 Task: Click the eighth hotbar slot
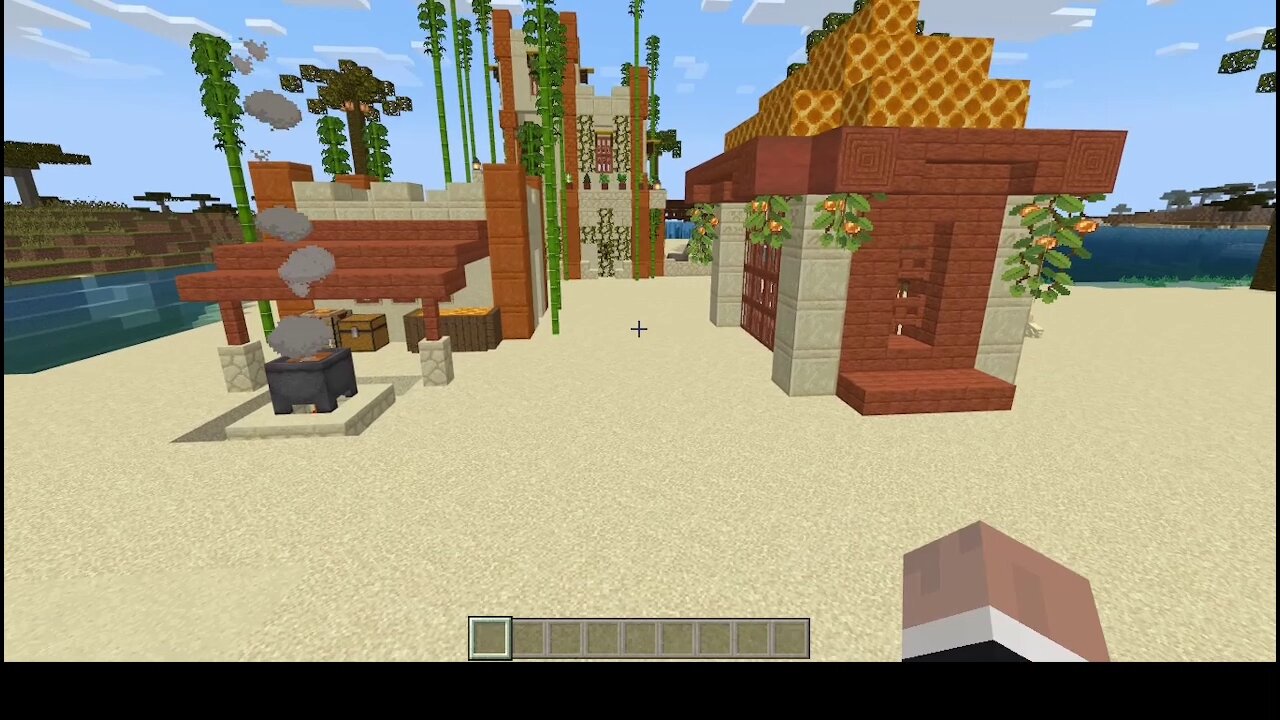751,638
